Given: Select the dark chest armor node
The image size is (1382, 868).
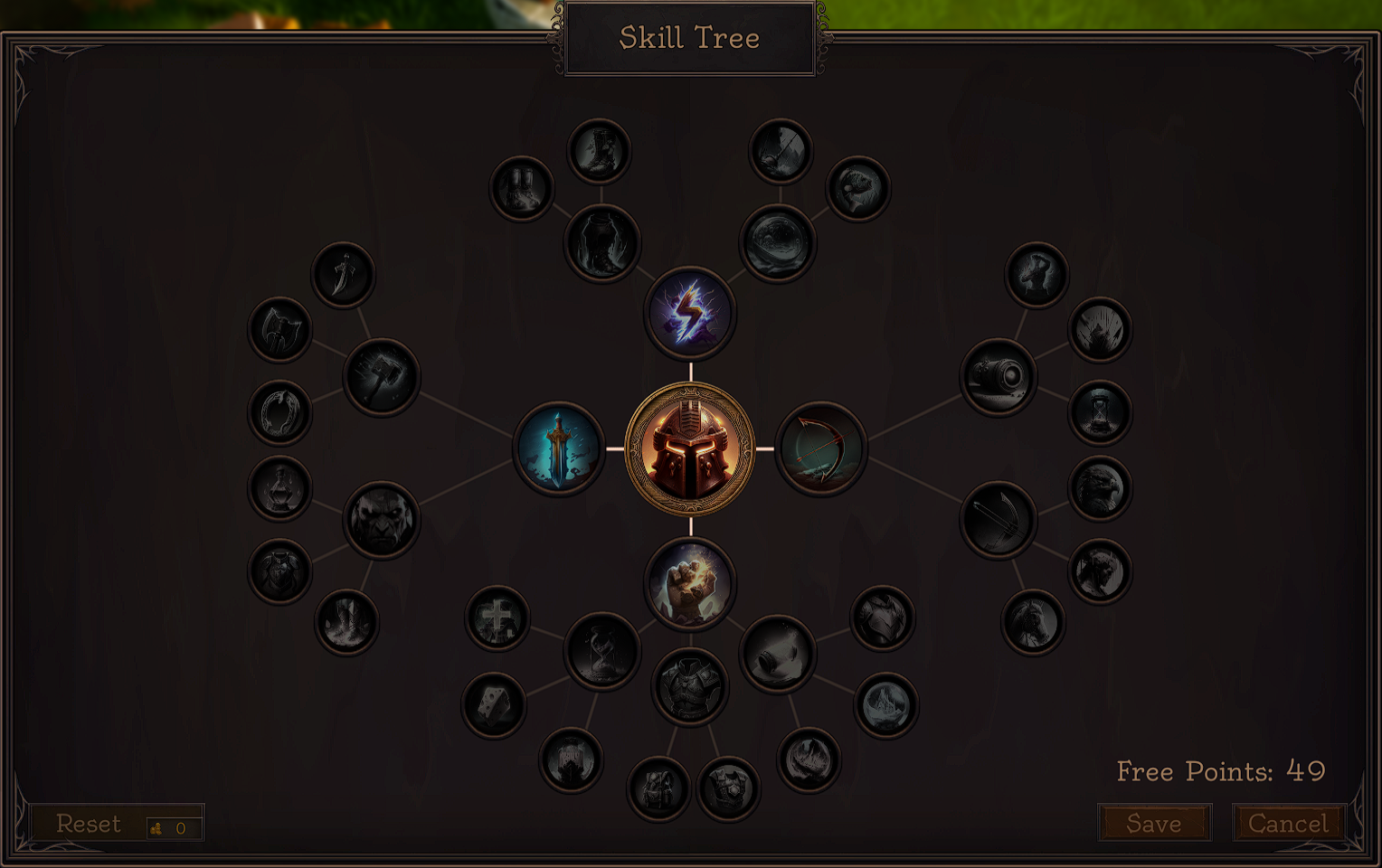Looking at the screenshot, I should (x=690, y=687).
